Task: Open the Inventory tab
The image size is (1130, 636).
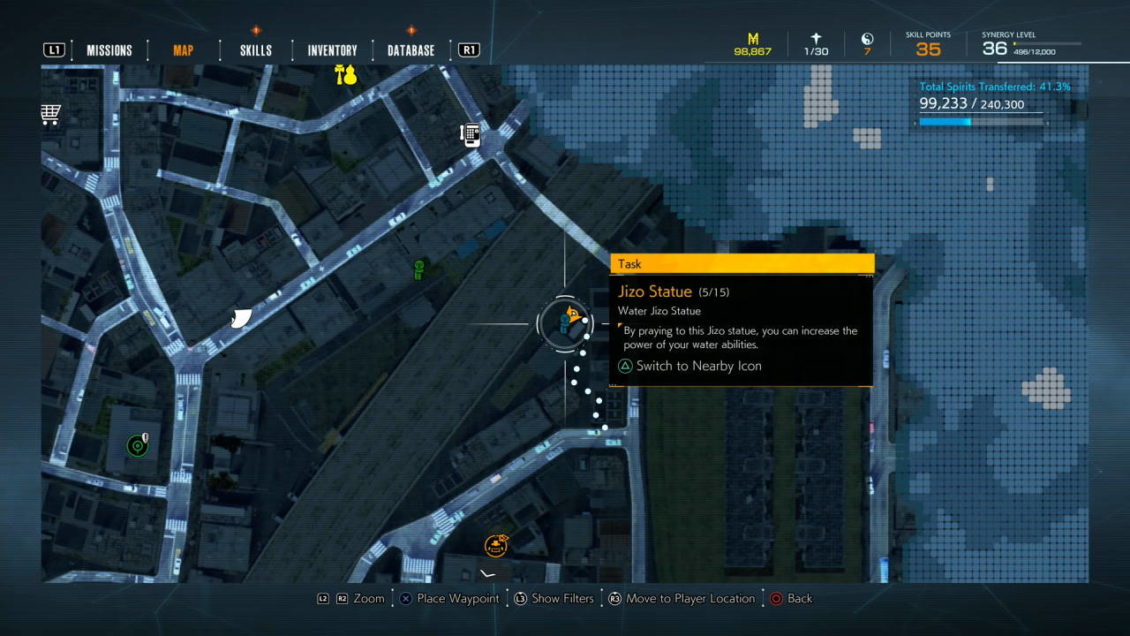Action: pos(332,50)
